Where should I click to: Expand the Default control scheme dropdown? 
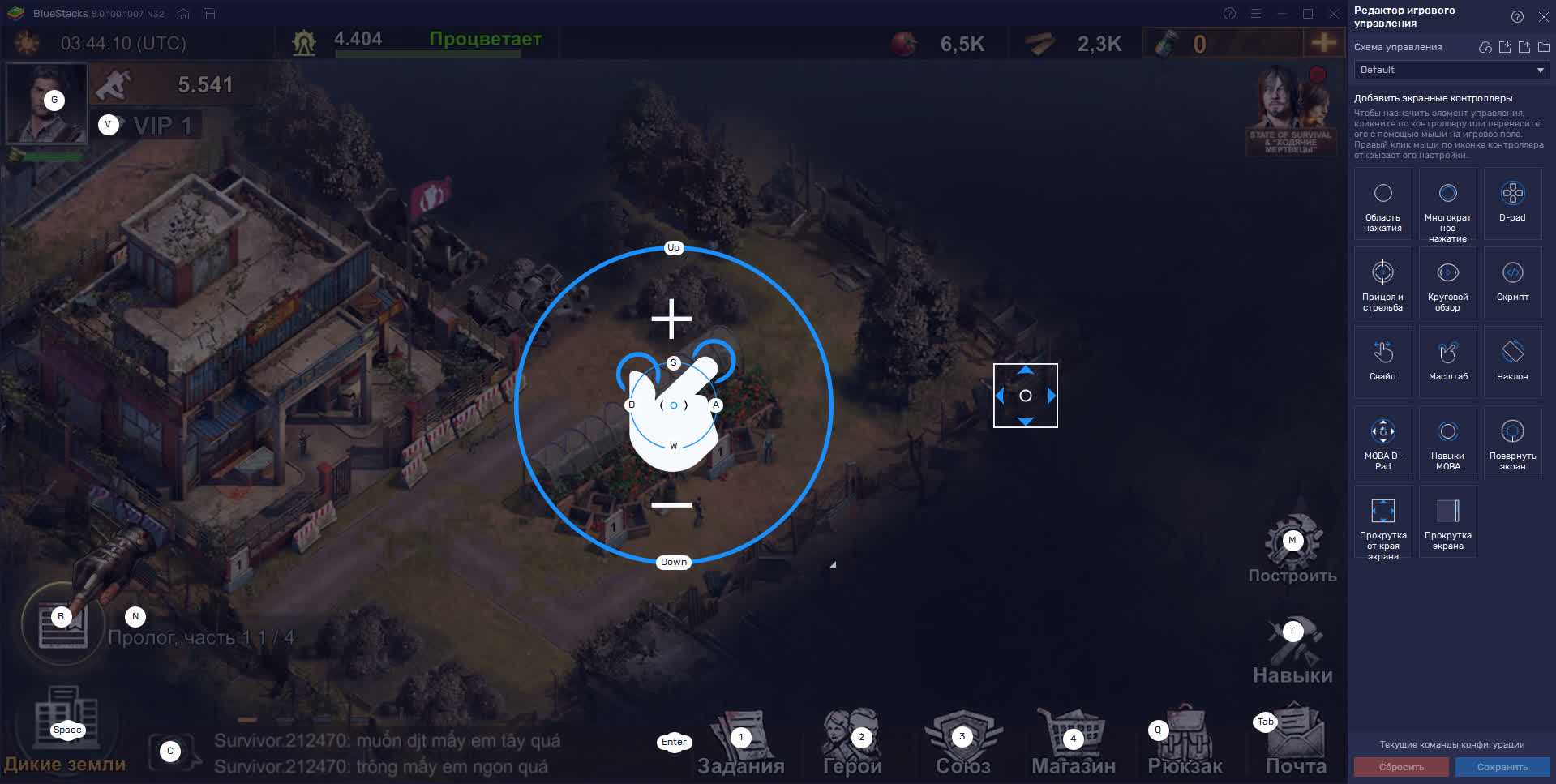coord(1451,70)
